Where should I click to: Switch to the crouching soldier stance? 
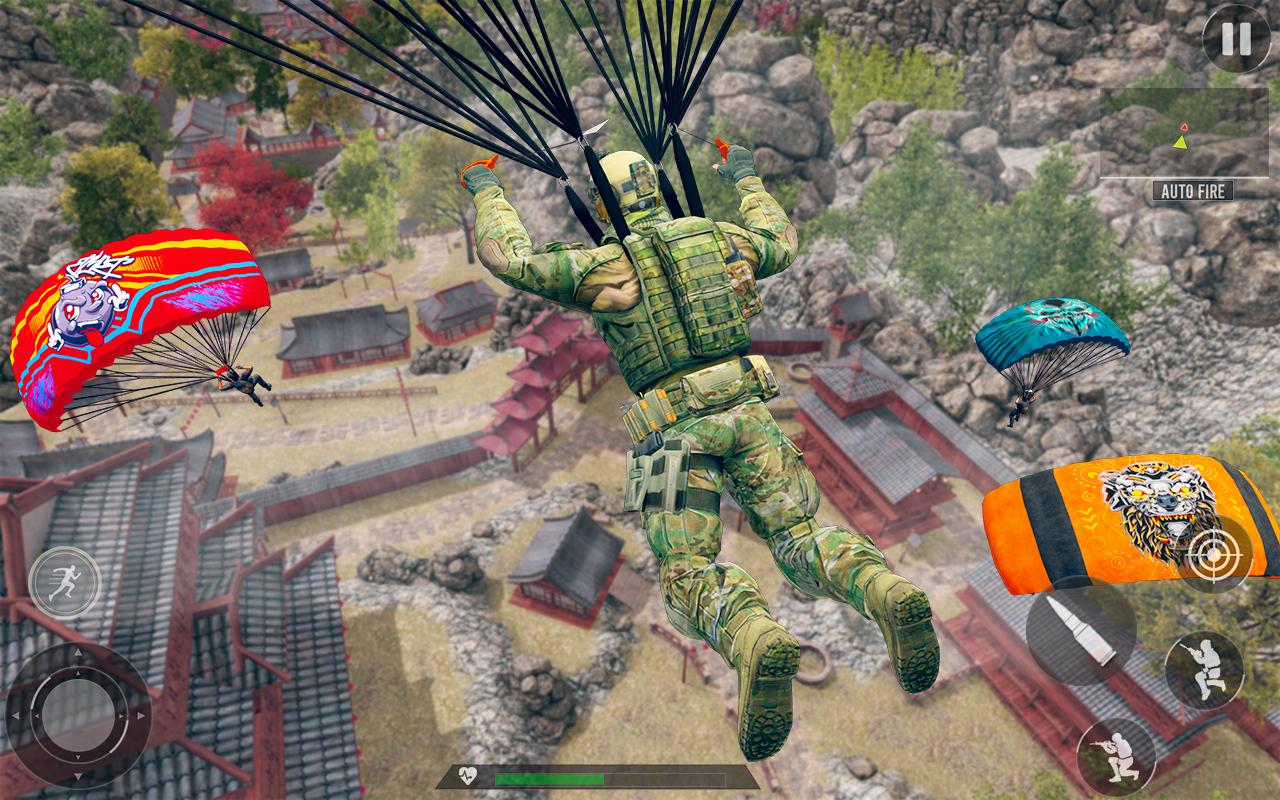coord(1204,671)
